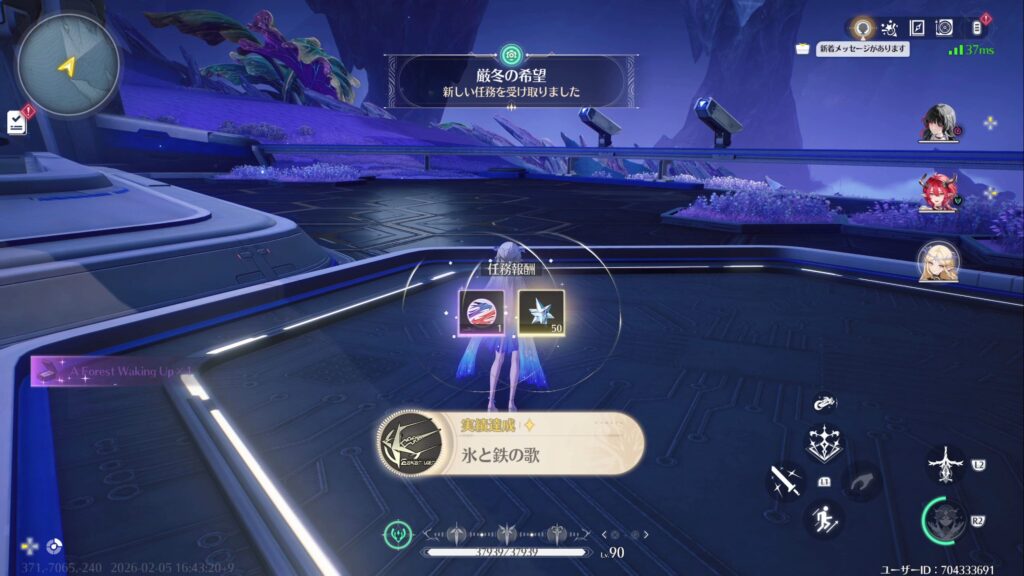1024x576 pixels.
Task: Select the star crystal reward with 50
Action: 541,311
